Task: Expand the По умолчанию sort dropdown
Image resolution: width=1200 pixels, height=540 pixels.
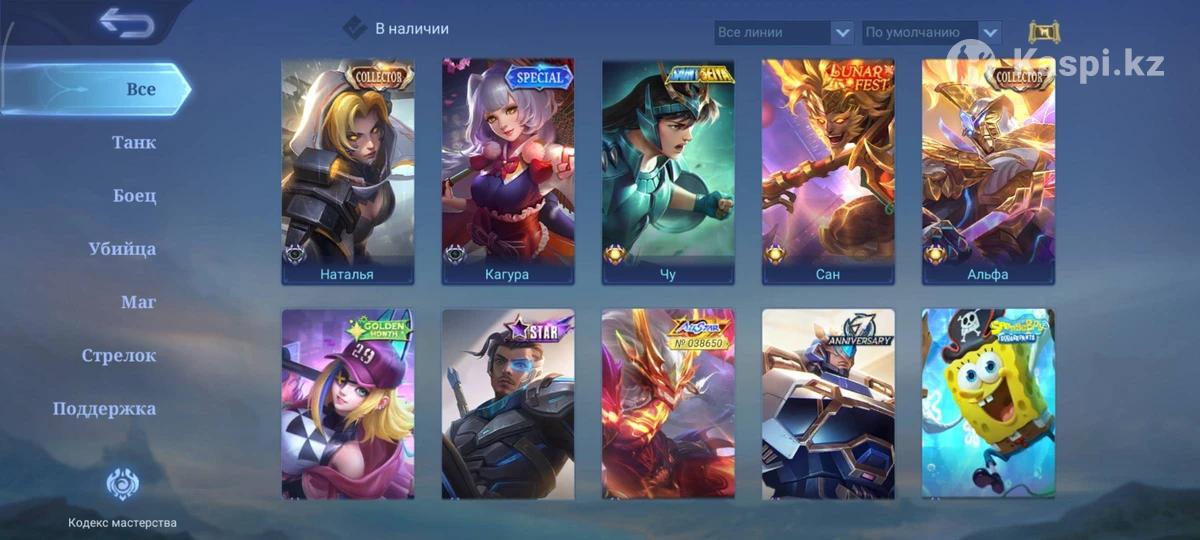Action: point(931,33)
